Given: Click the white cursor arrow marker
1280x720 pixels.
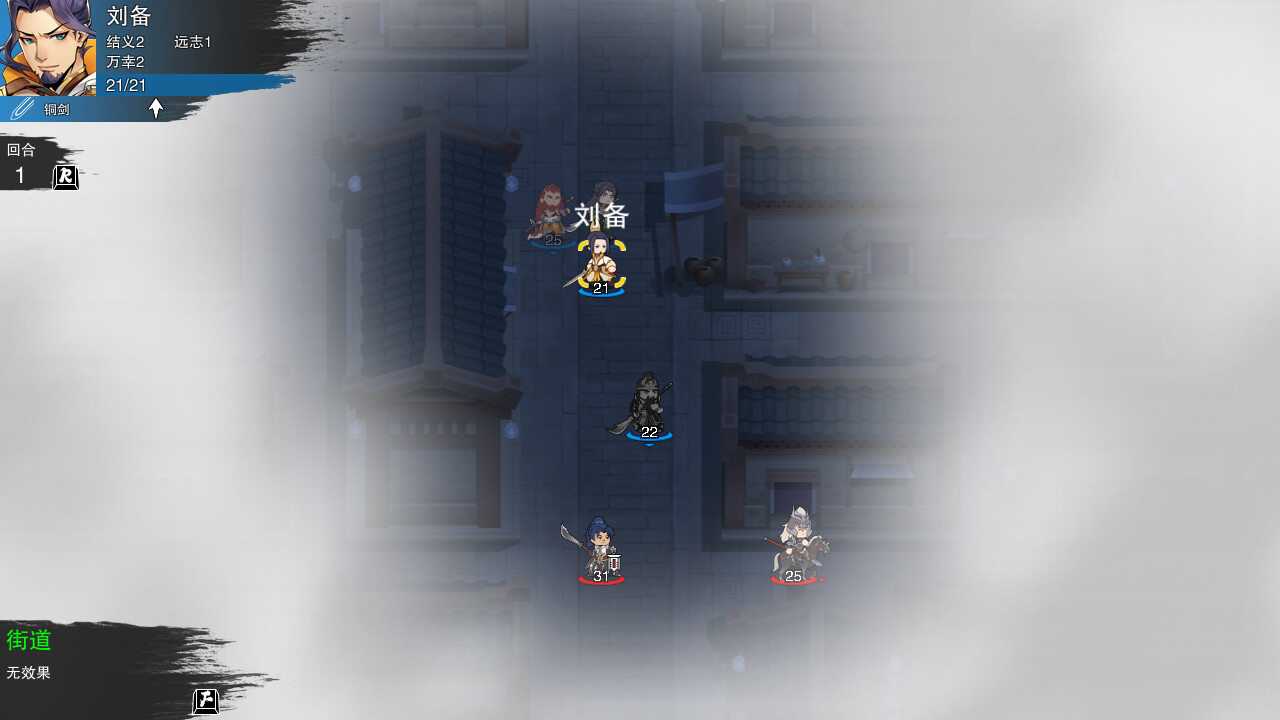Looking at the screenshot, I should point(156,109).
